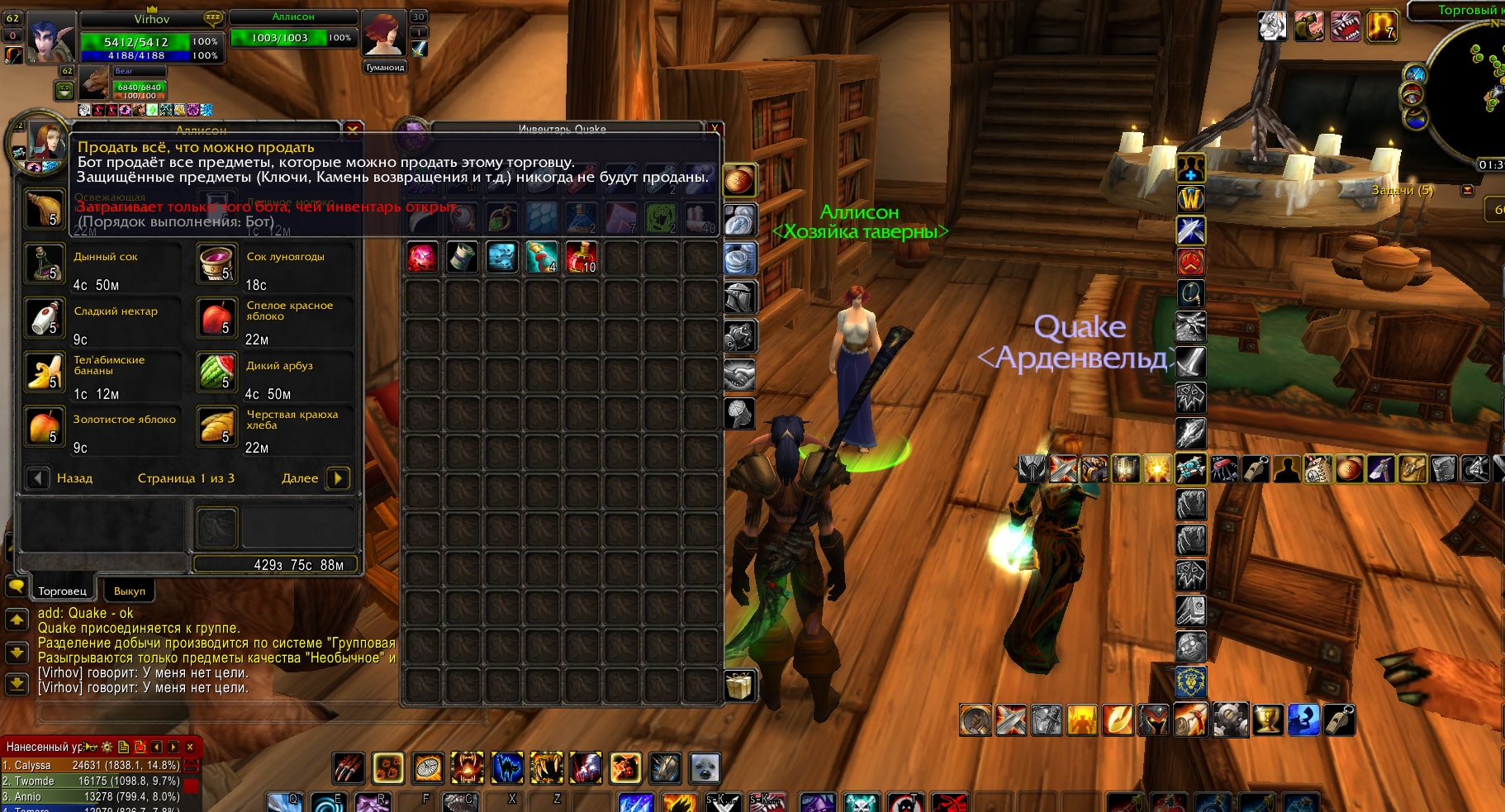Purchase Тел'абимские бананы
Image resolution: width=1505 pixels, height=812 pixels.
click(x=45, y=373)
